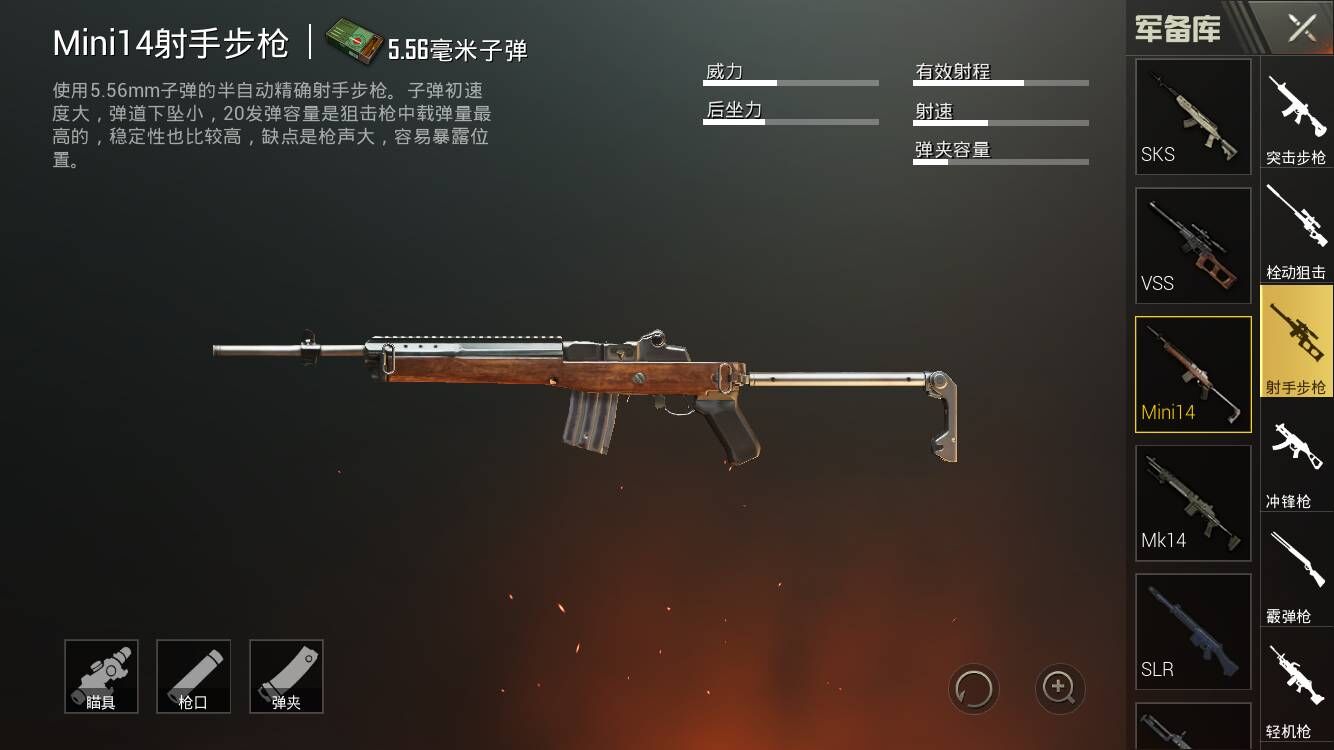
Task: Click the 威力 power stat bar
Action: pyautogui.click(x=790, y=82)
